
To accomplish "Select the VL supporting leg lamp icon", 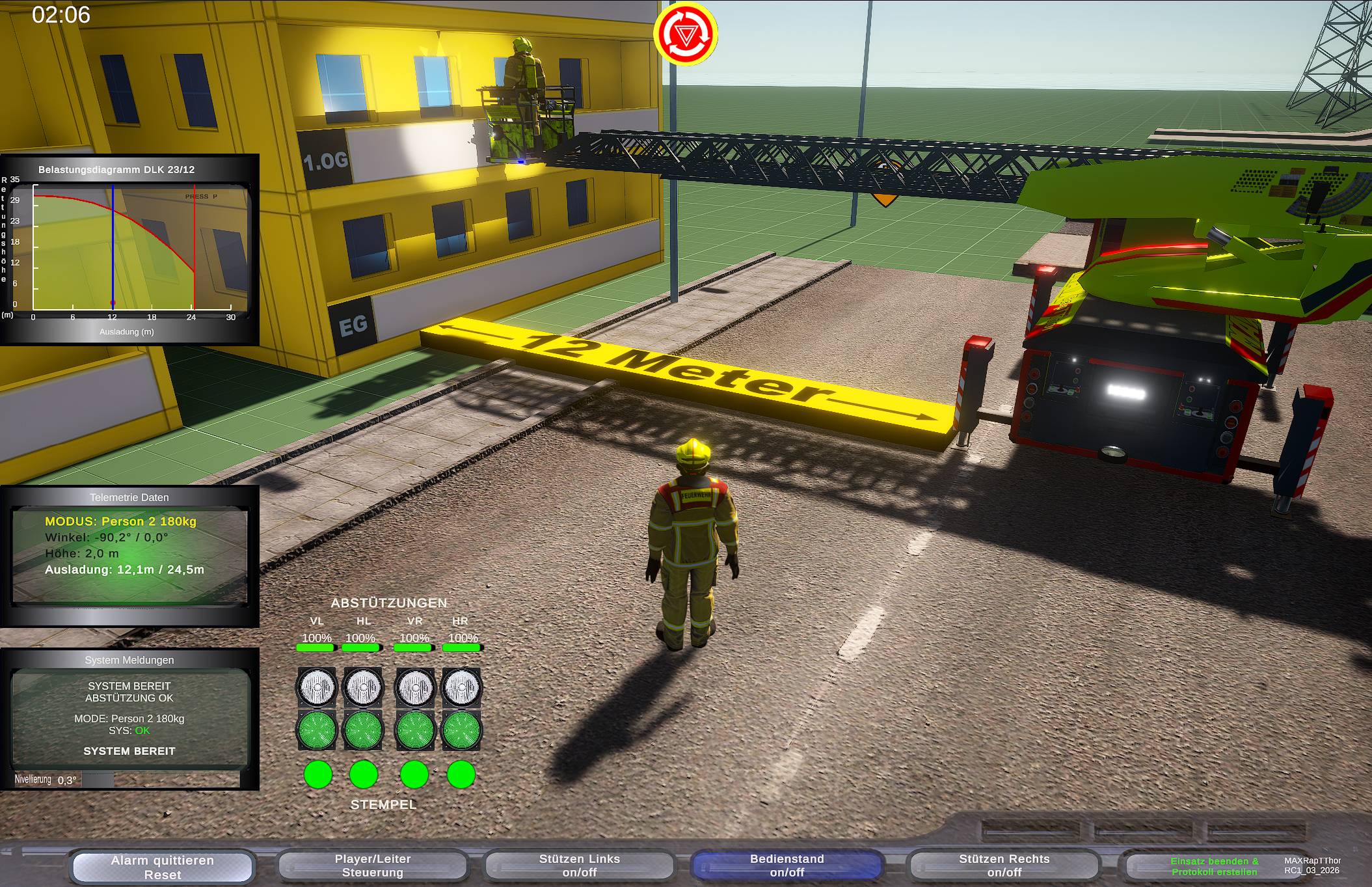I will click(317, 686).
